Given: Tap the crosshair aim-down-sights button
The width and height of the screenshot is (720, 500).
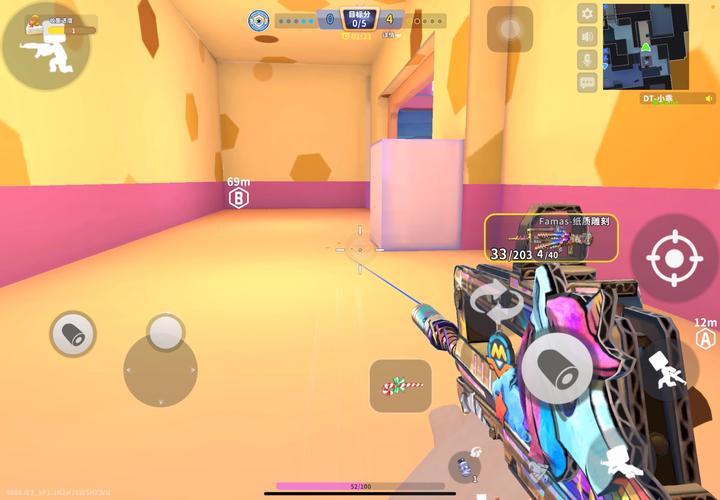Looking at the screenshot, I should (674, 259).
